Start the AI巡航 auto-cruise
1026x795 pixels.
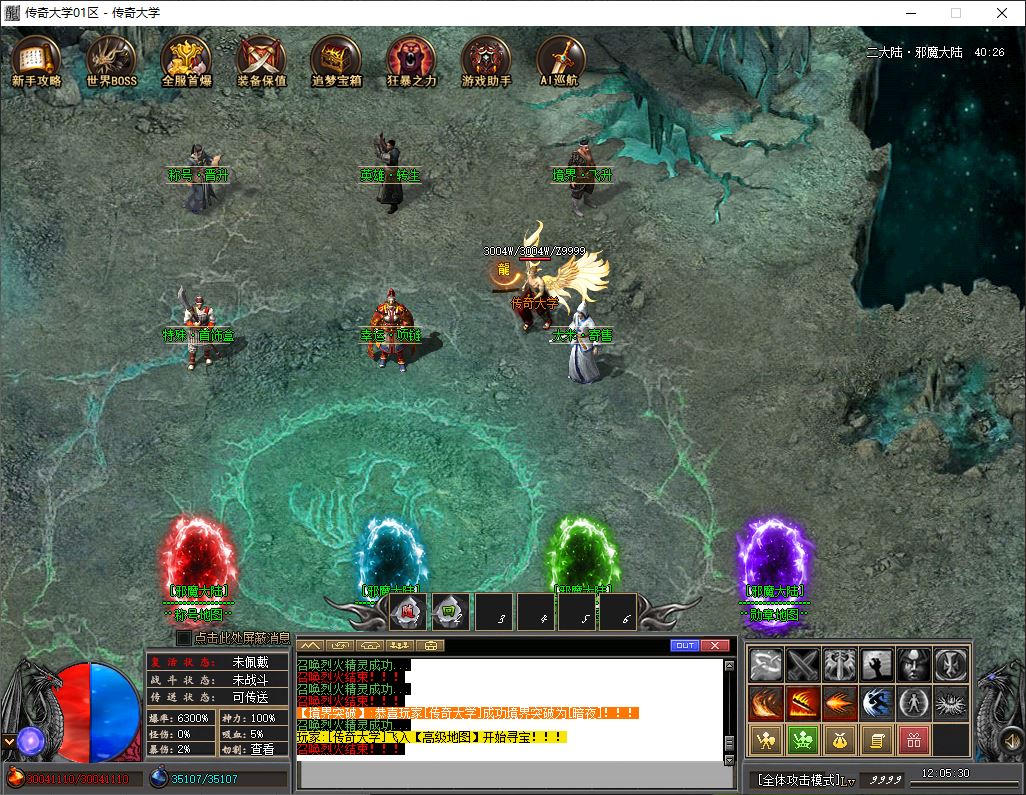pos(560,60)
